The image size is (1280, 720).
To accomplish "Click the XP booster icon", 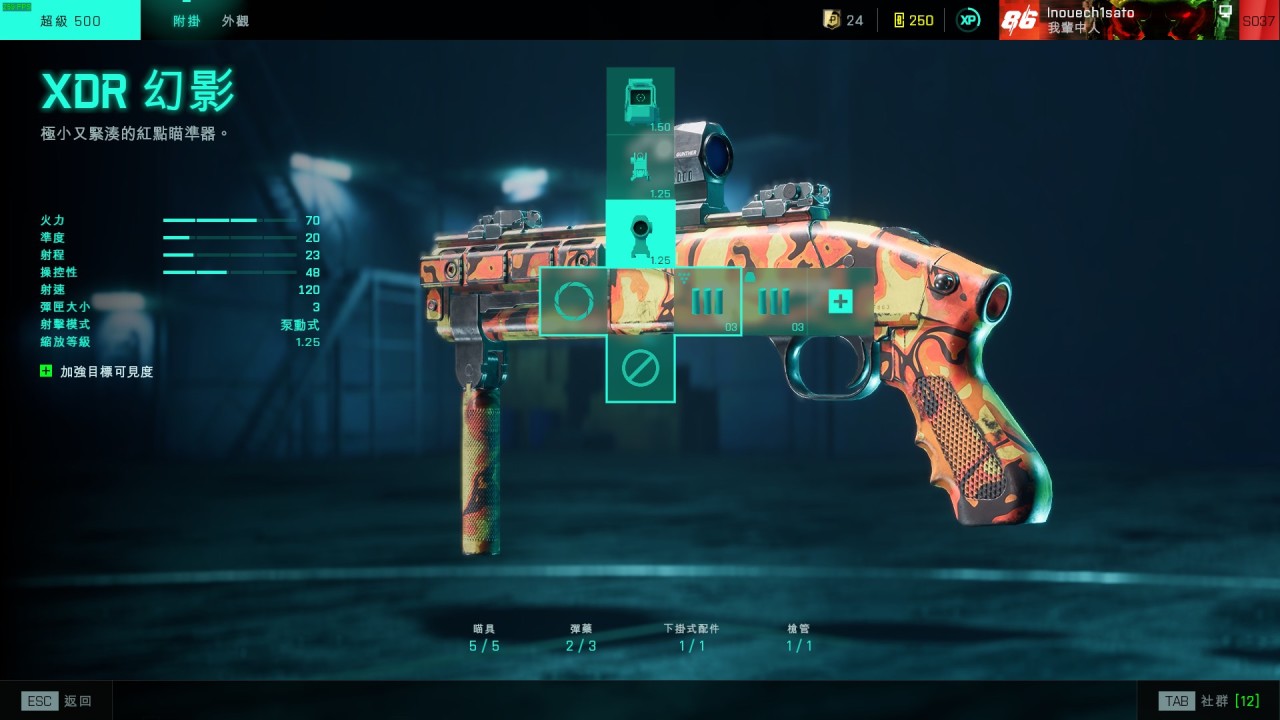I will [x=968, y=20].
